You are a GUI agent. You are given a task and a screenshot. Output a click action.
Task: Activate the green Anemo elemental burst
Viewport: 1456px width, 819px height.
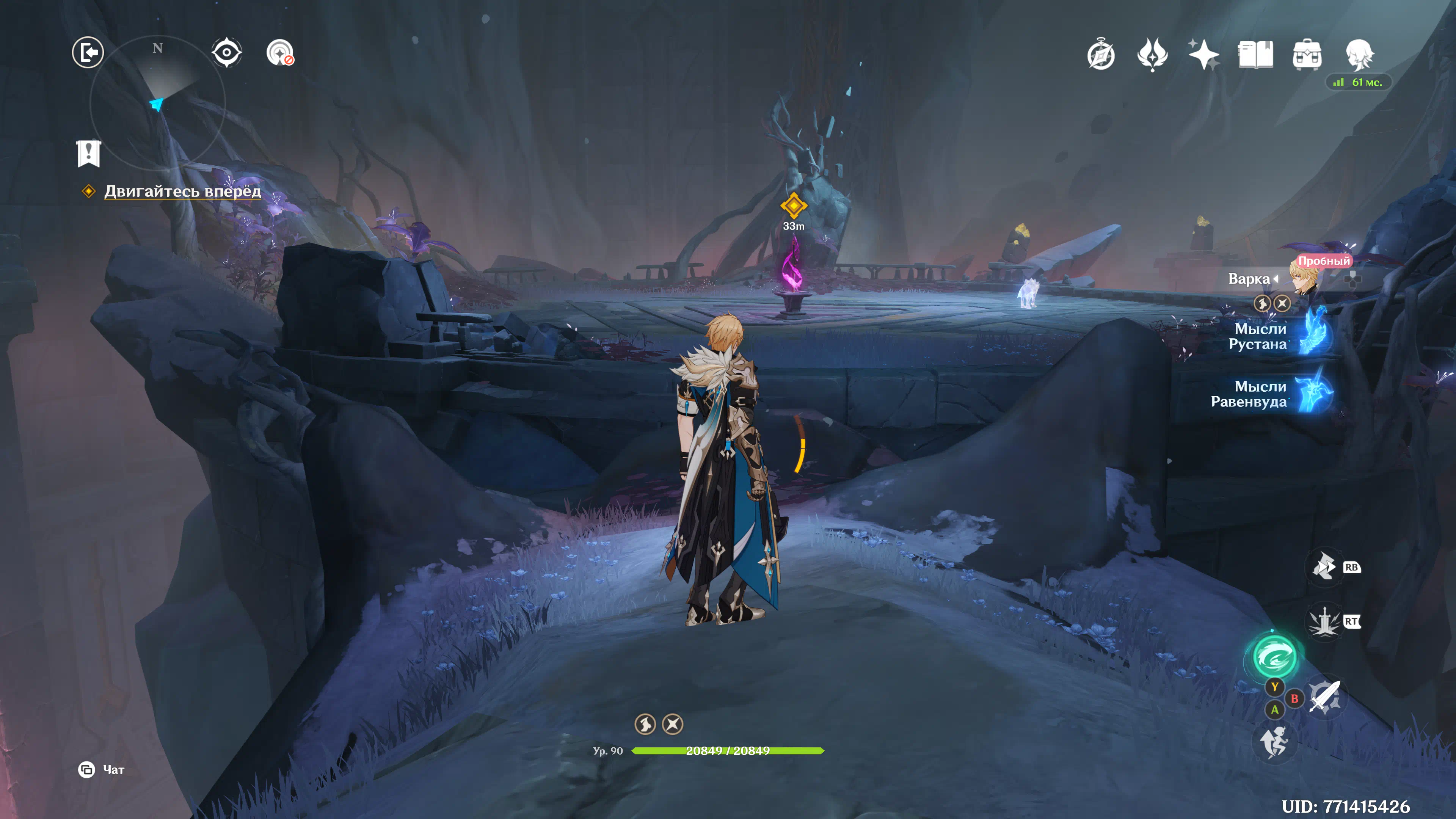(x=1274, y=656)
